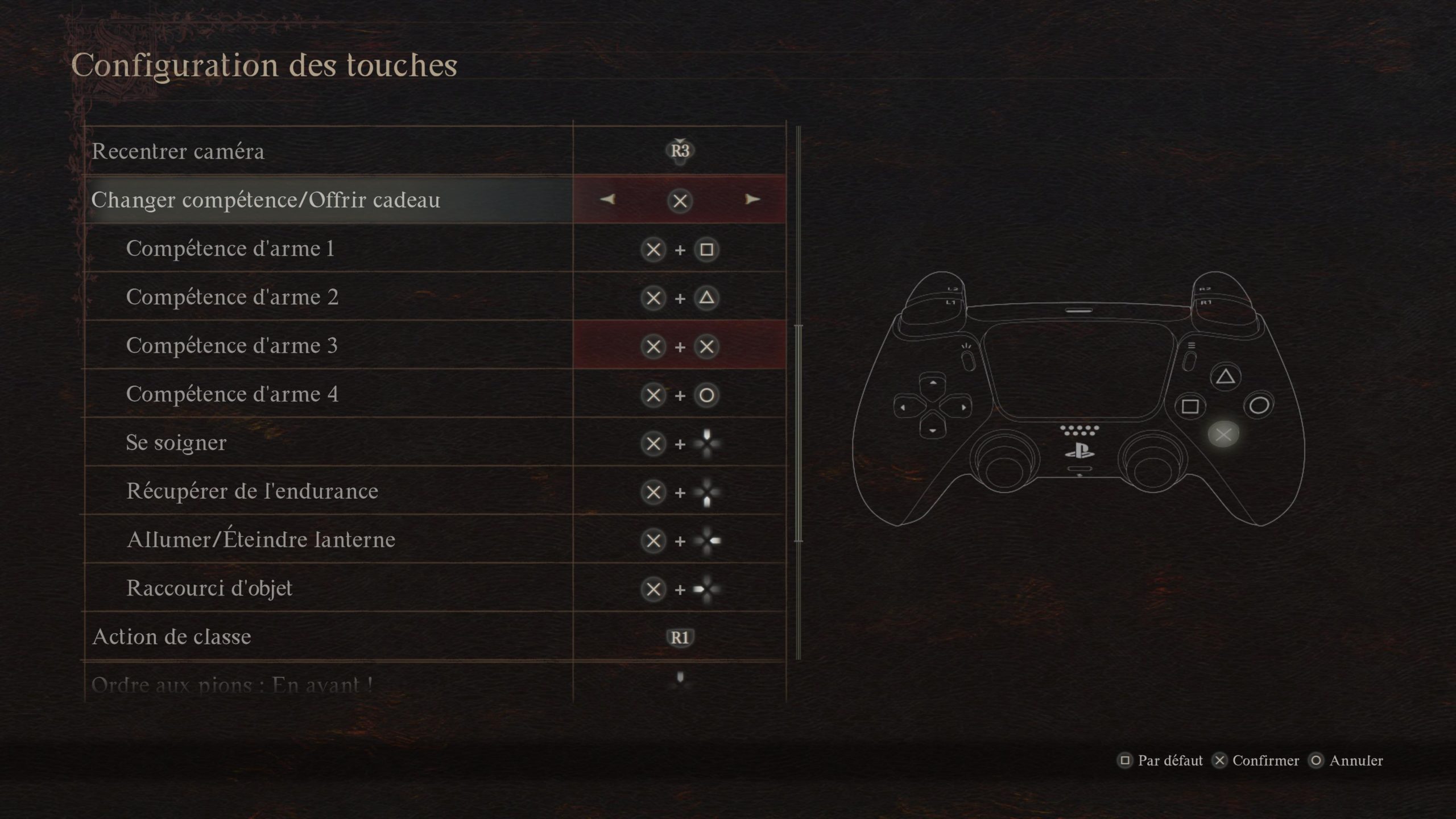
Task: Click the key list scrollbar
Action: click(x=799, y=432)
